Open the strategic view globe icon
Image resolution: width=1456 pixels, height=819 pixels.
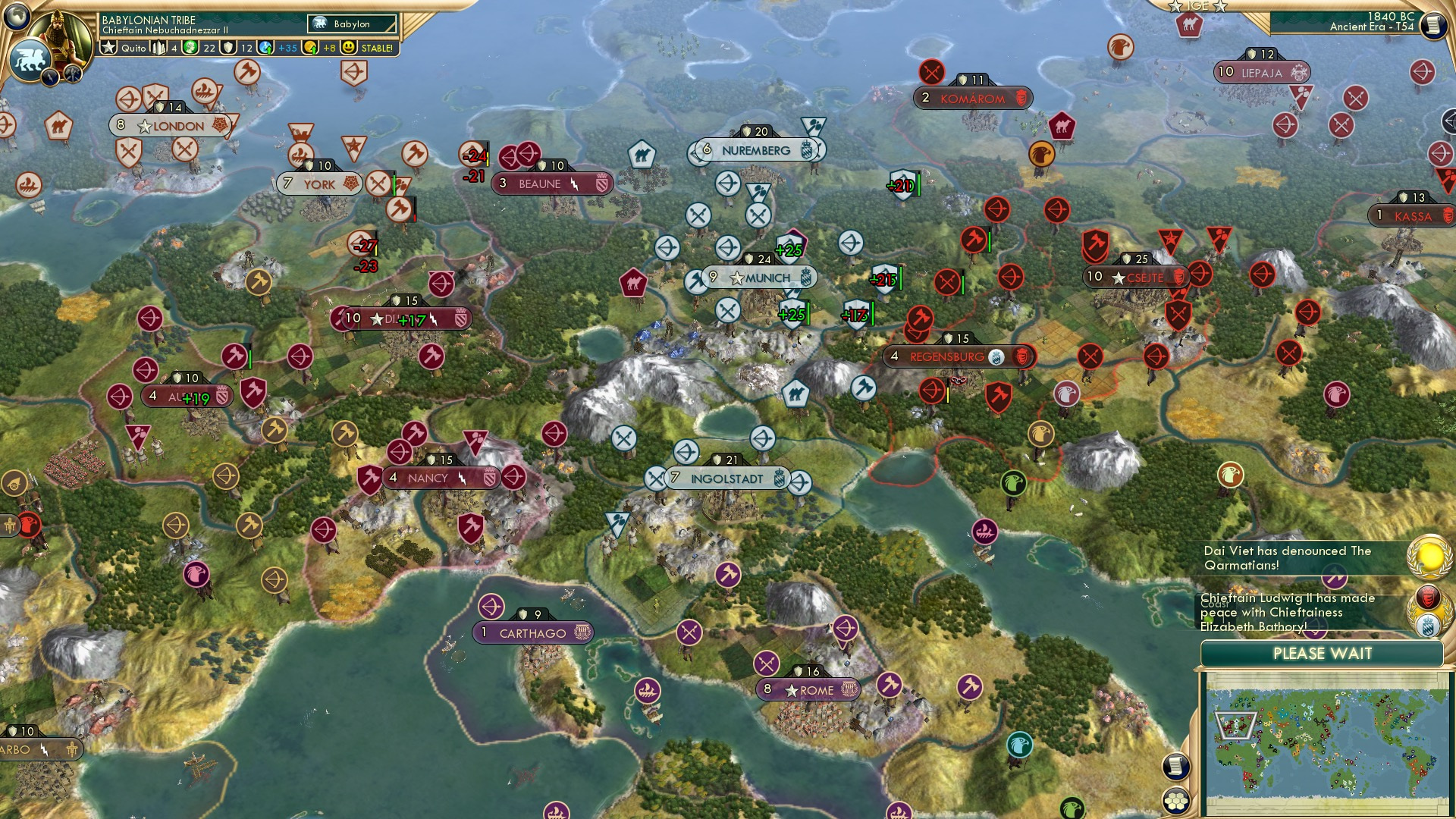coord(17,18)
